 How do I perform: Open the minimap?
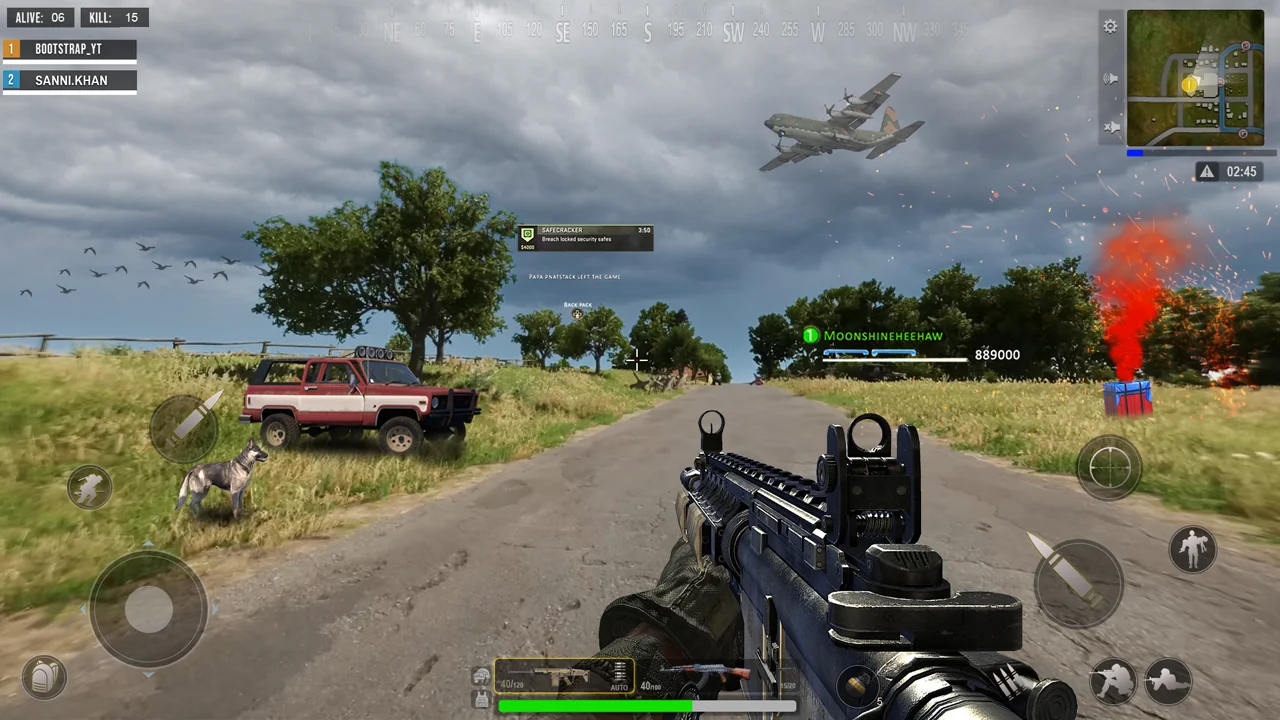click(x=1195, y=78)
